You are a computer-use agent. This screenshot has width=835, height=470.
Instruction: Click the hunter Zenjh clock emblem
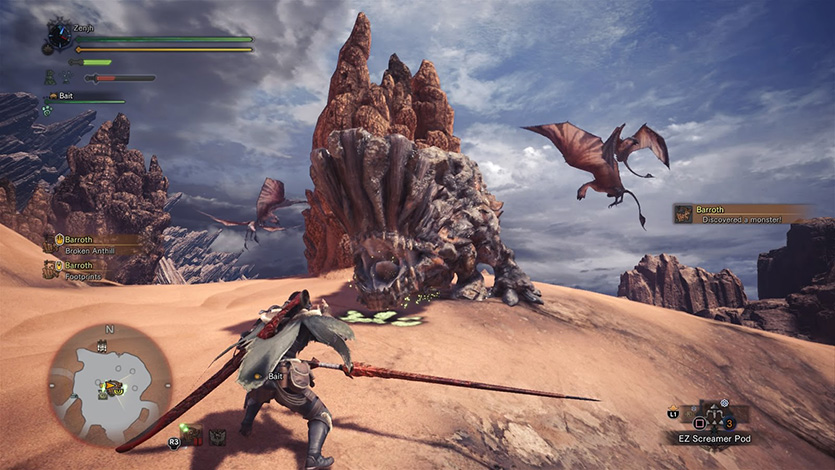[59, 37]
